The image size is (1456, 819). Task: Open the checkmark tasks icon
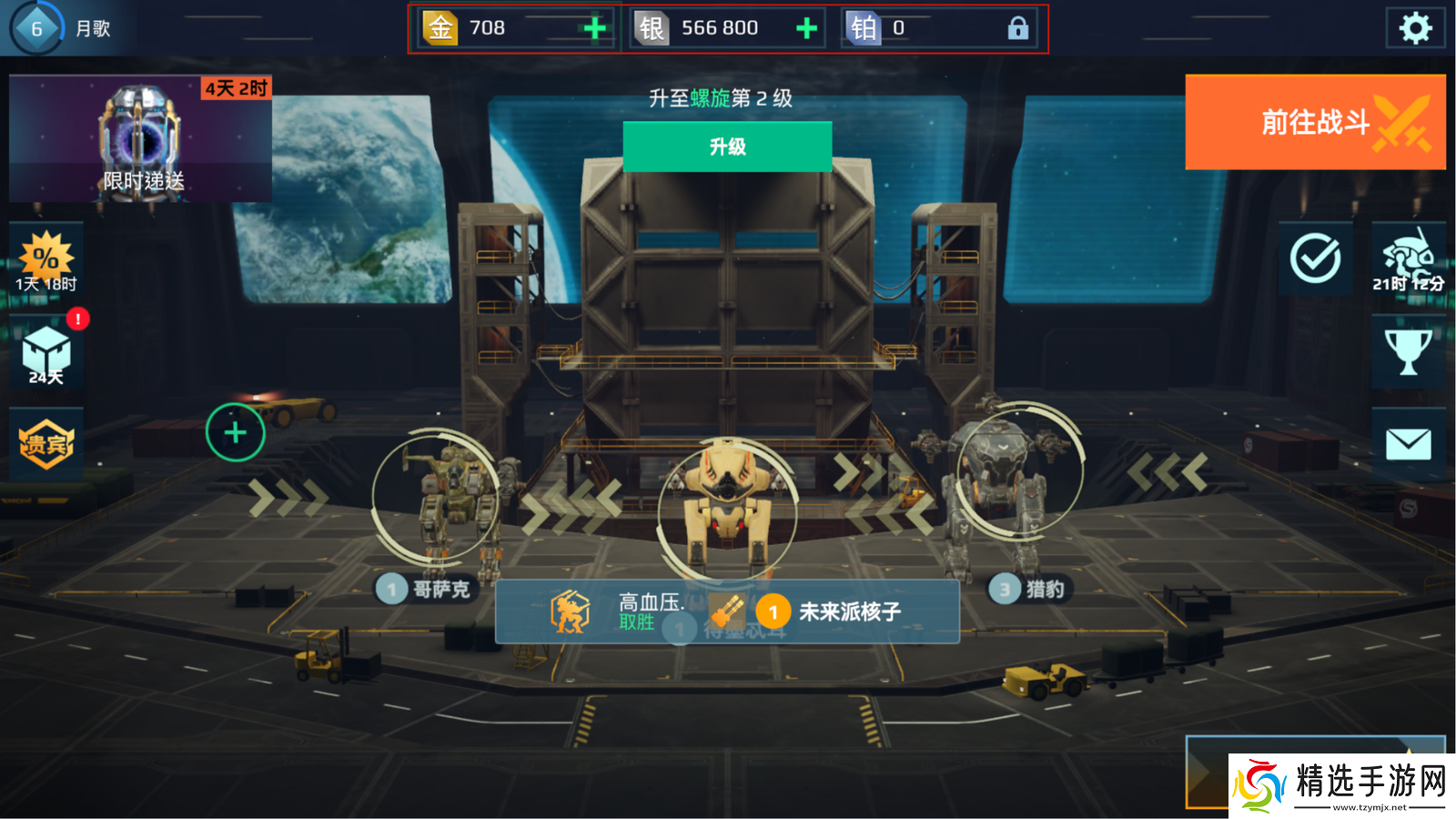coord(1315,259)
